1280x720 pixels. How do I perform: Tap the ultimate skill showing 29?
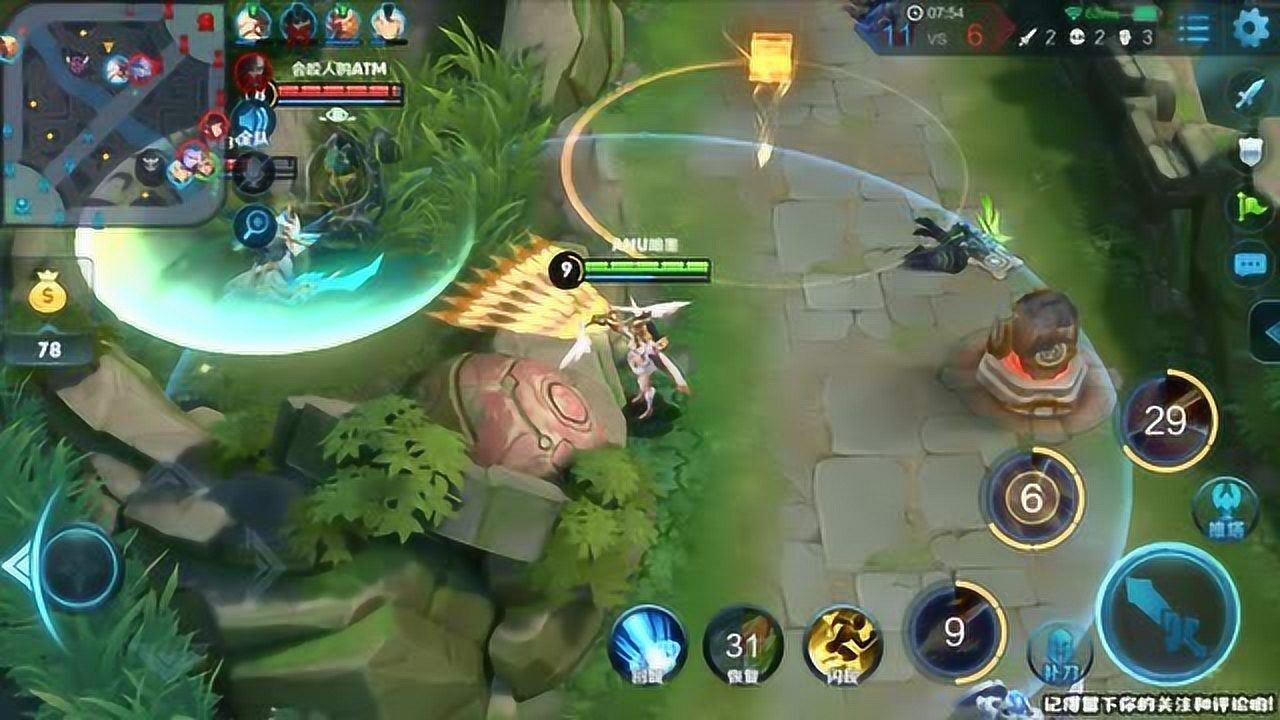[x=1166, y=421]
